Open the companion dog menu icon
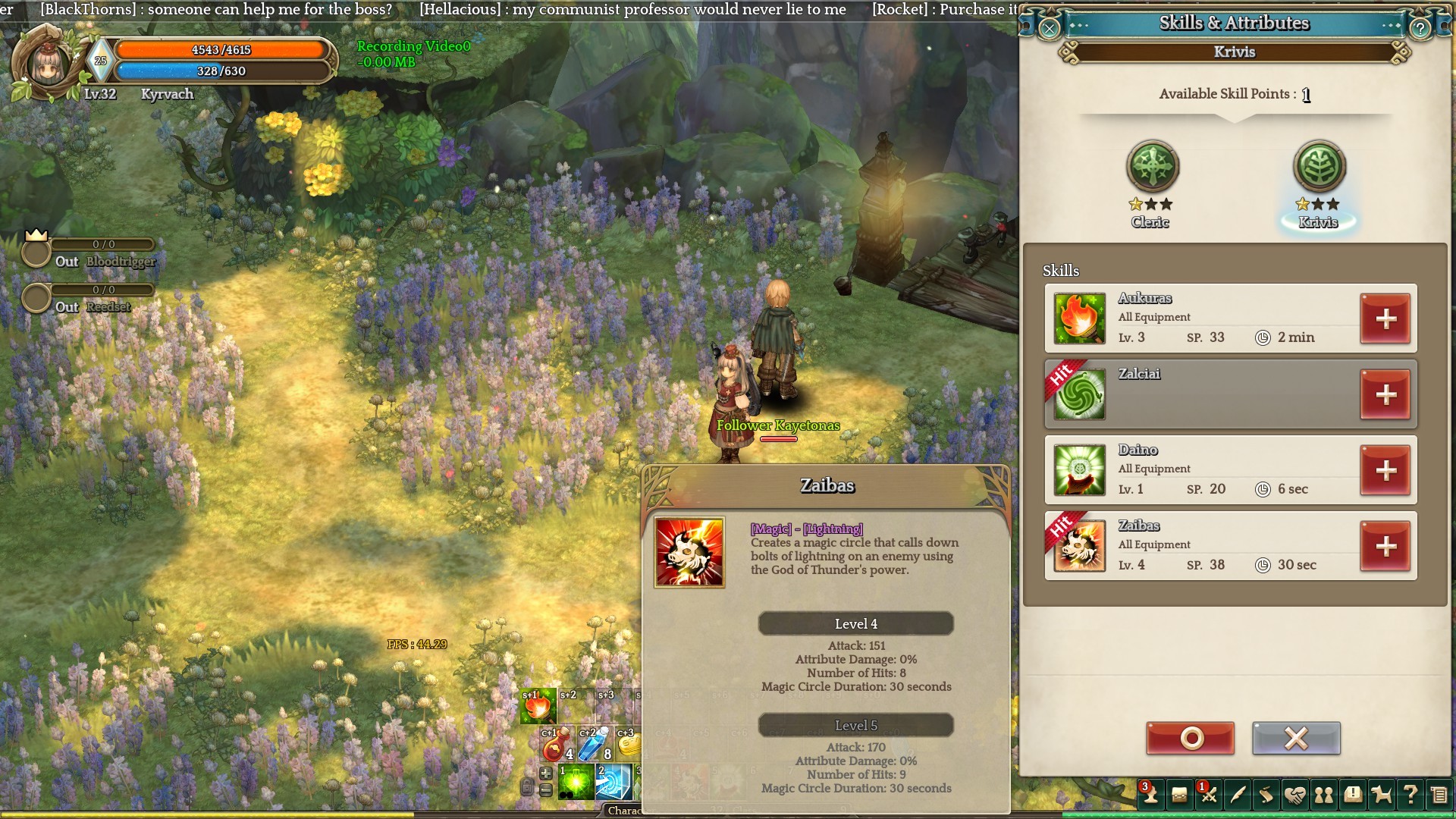 (1382, 795)
